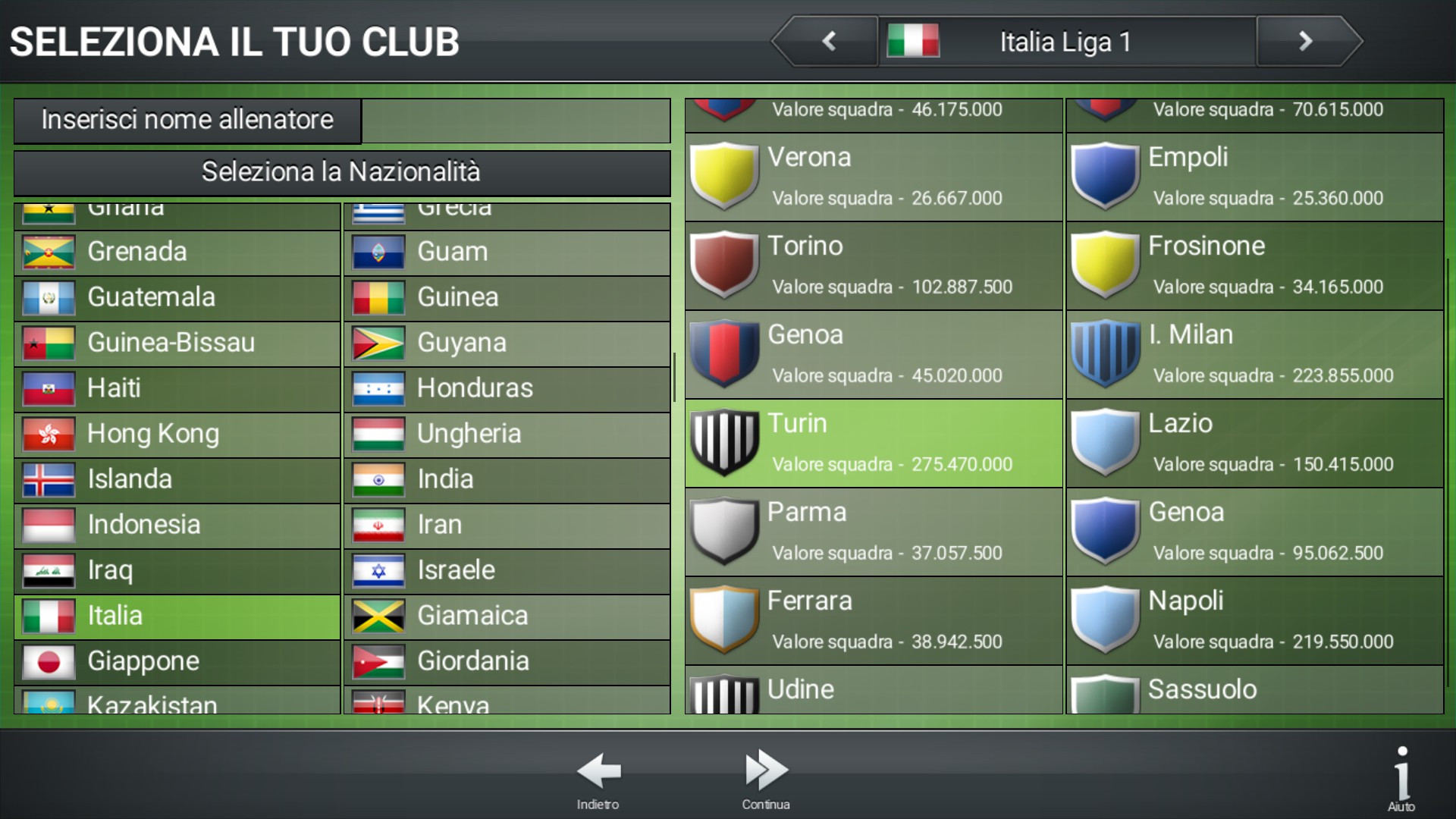Click the right arrow to change league

(1306, 41)
